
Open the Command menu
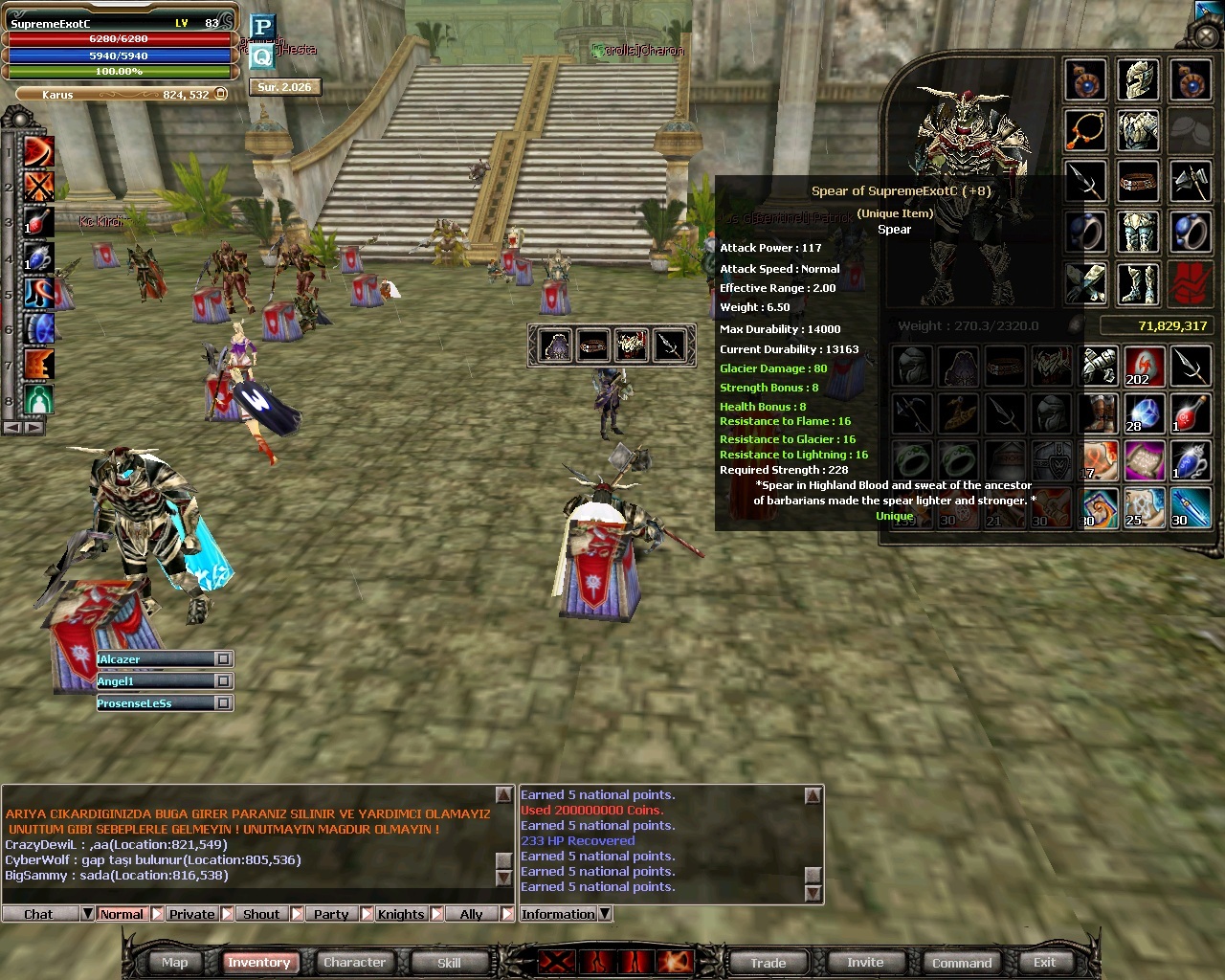(961, 963)
